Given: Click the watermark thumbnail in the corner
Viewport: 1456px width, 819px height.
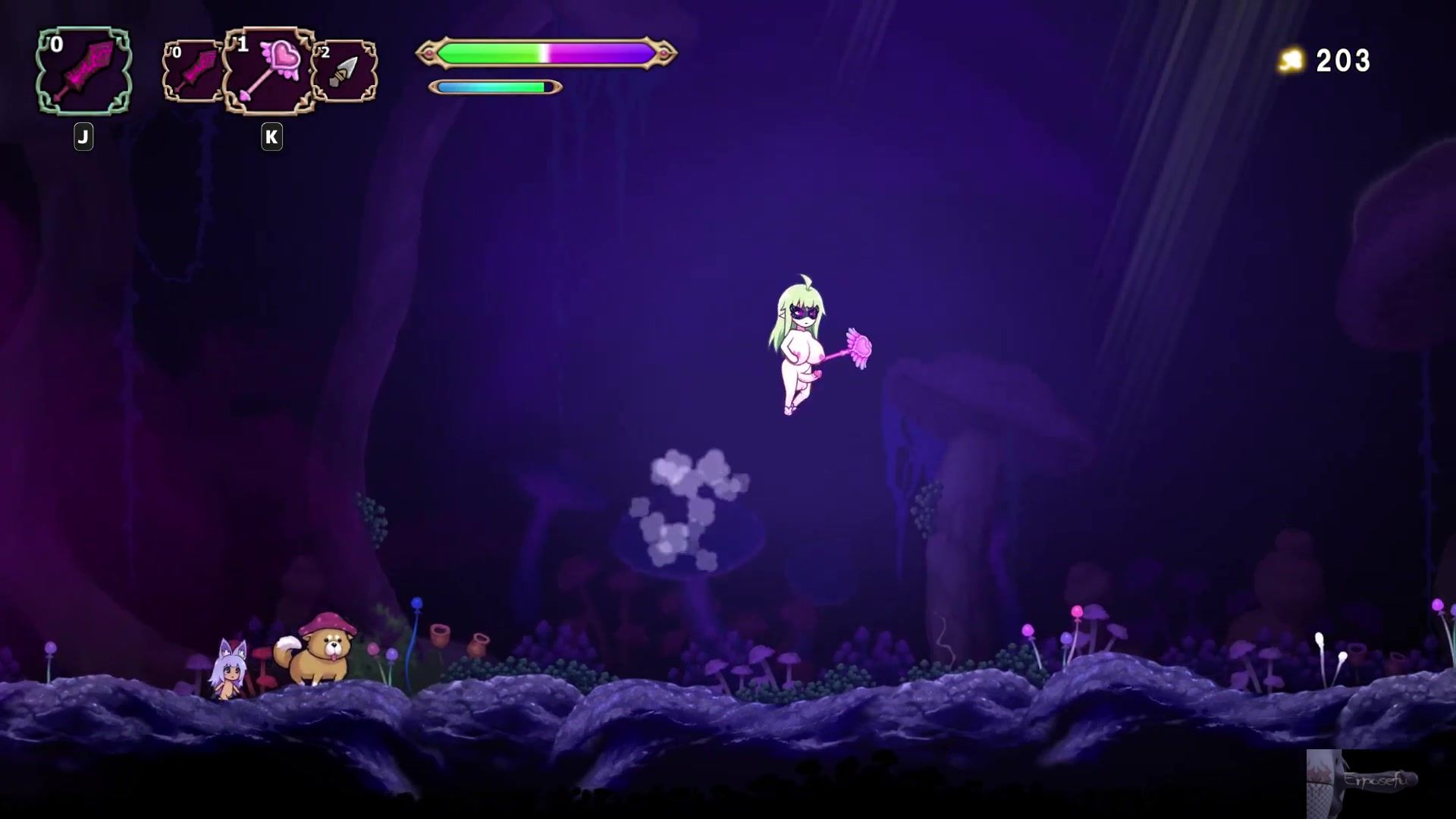Looking at the screenshot, I should point(1363,783).
